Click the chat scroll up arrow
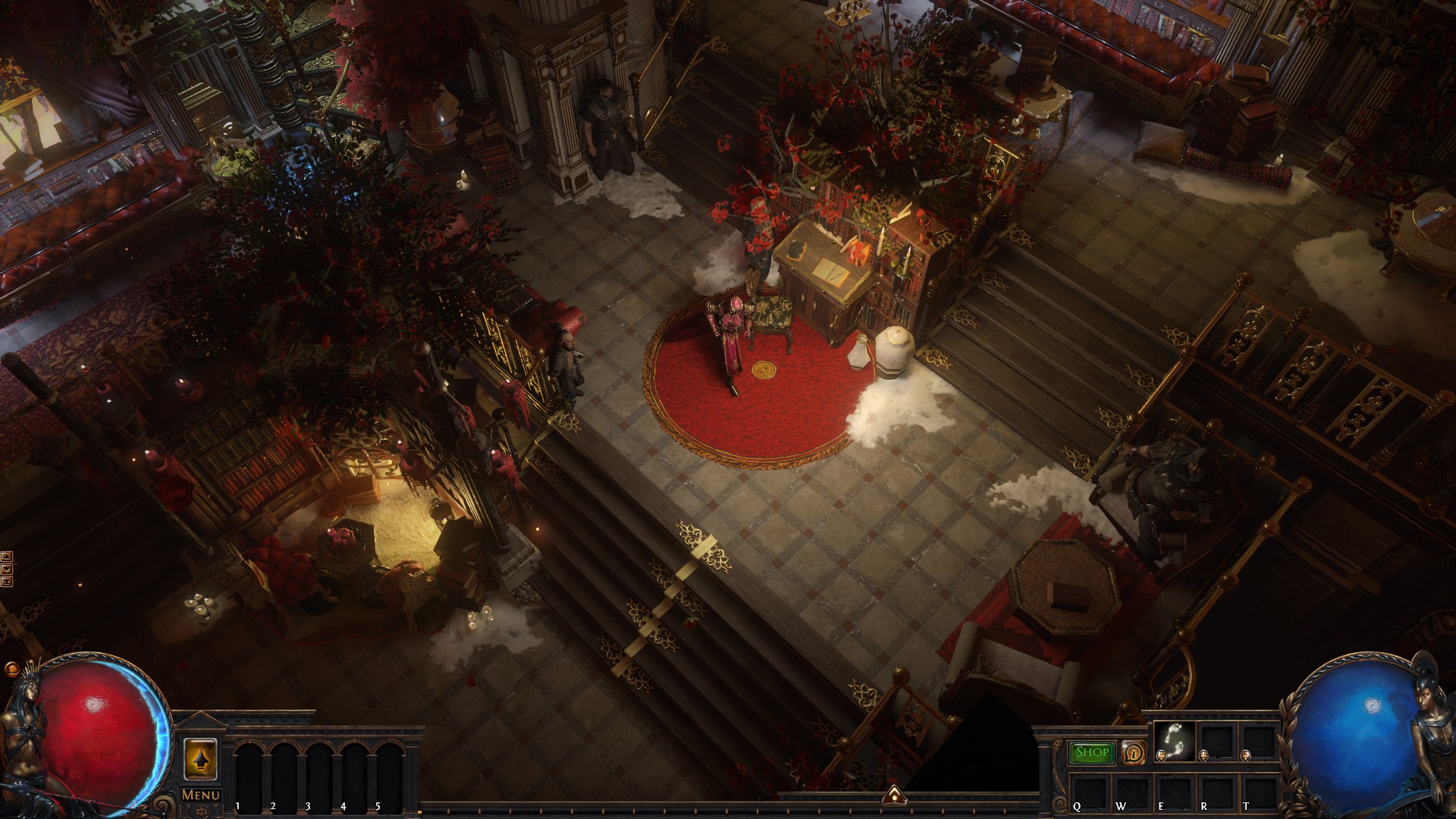1456x819 pixels. point(7,557)
